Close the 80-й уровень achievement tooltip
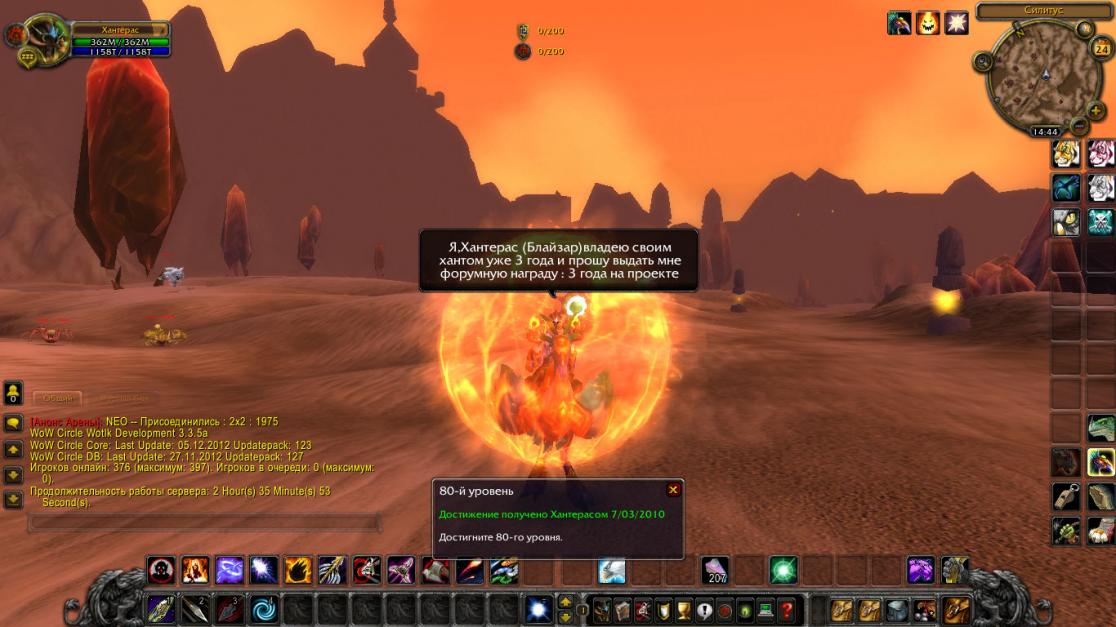 (x=673, y=490)
